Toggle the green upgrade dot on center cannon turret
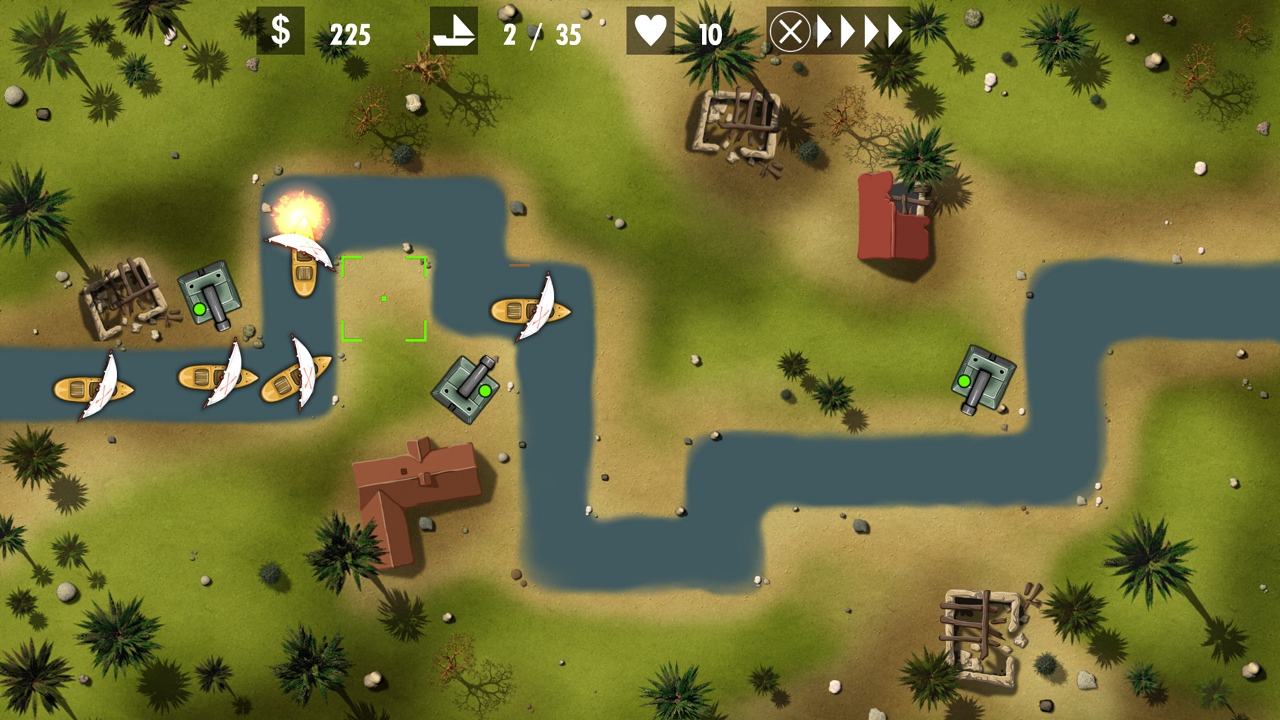 [x=483, y=390]
